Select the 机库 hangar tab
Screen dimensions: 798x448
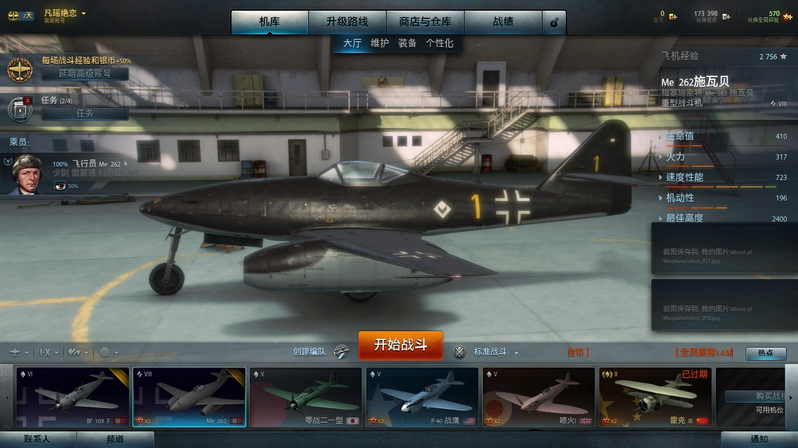click(x=270, y=21)
